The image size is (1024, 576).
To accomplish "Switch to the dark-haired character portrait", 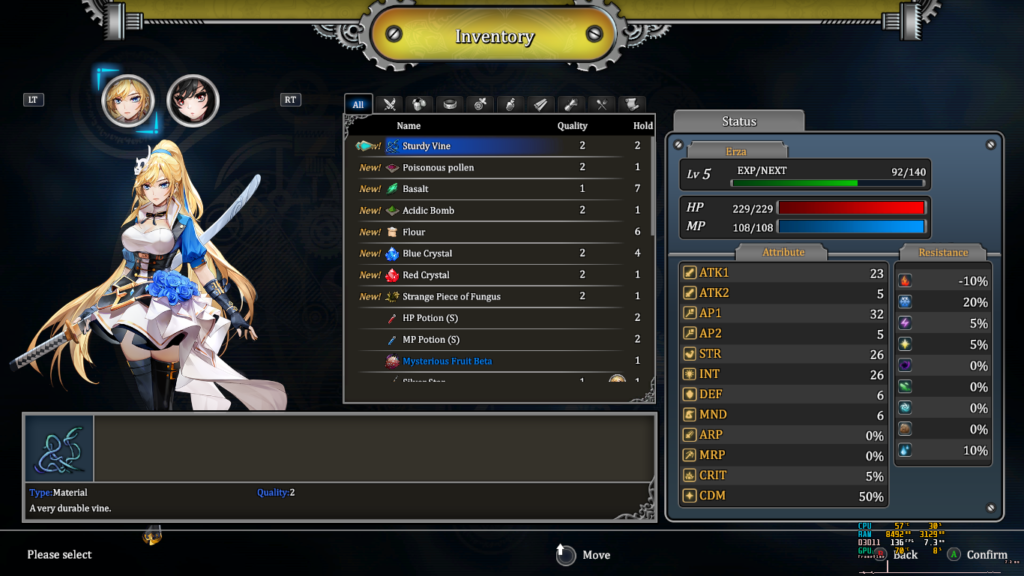I will tap(193, 101).
